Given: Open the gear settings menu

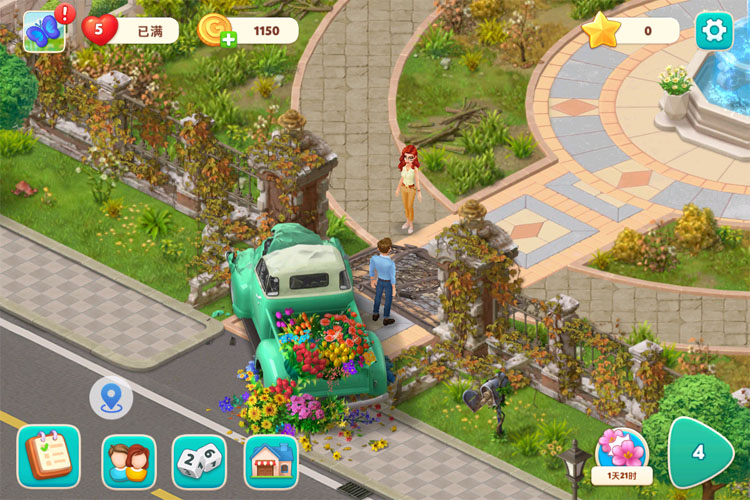Looking at the screenshot, I should point(714,30).
